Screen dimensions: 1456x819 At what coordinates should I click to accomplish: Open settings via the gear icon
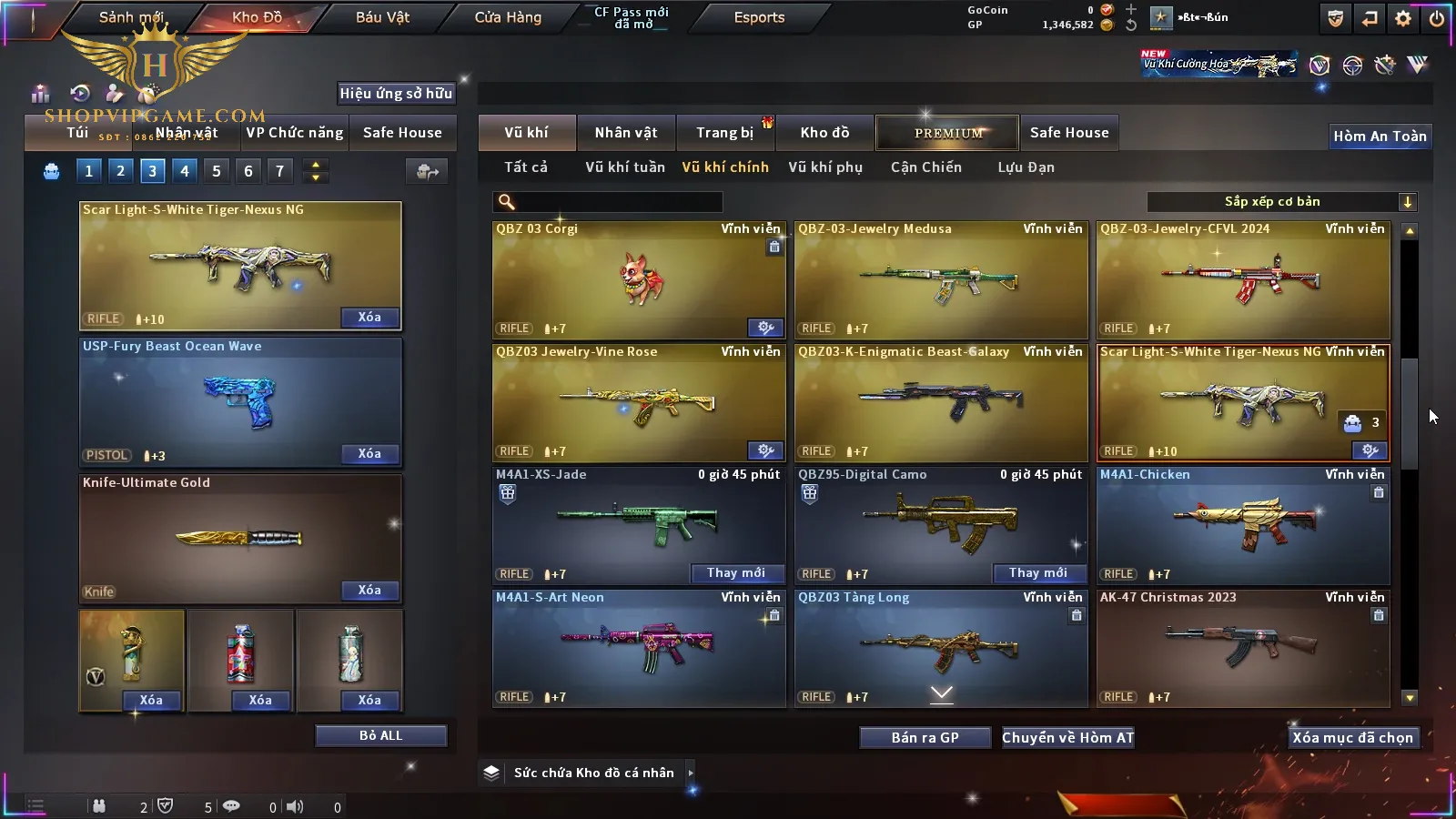[1403, 18]
